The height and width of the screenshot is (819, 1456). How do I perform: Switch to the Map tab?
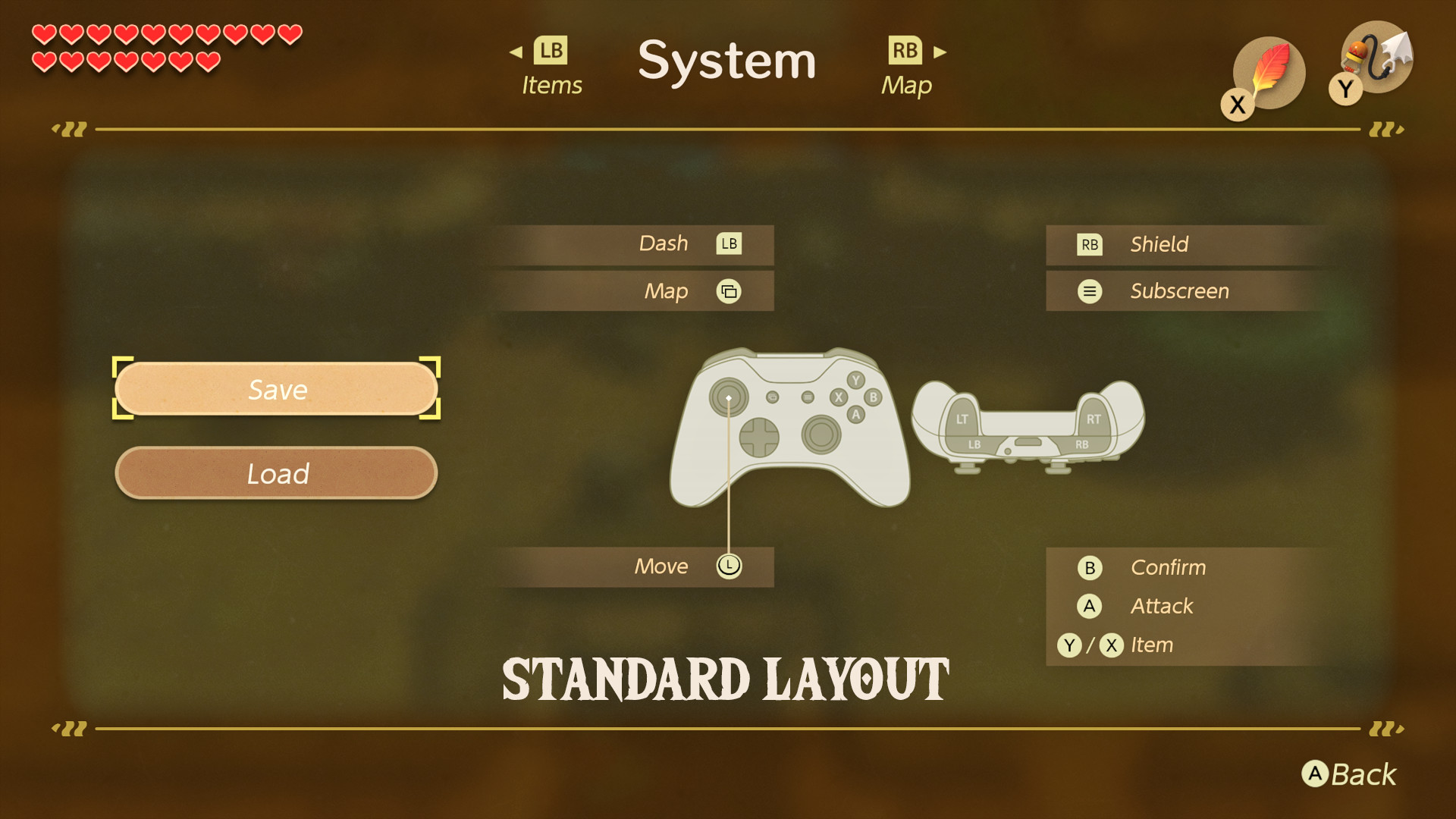(x=907, y=64)
